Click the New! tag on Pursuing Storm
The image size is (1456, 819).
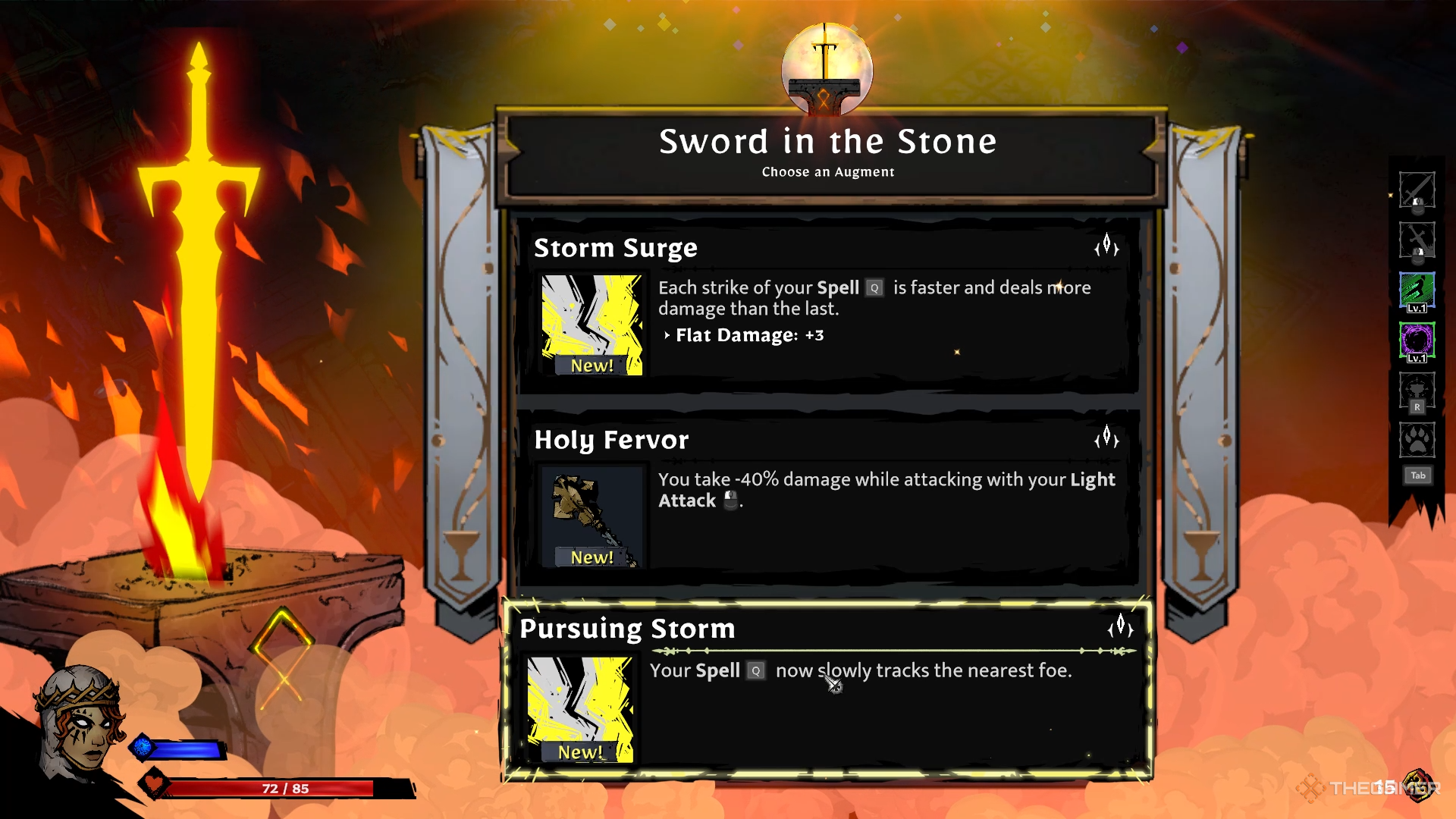tap(581, 752)
